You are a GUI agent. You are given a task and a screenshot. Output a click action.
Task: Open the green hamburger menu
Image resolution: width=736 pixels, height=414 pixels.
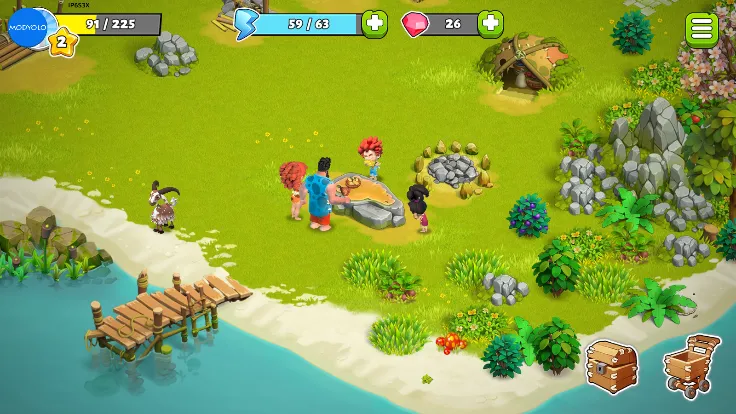(702, 29)
